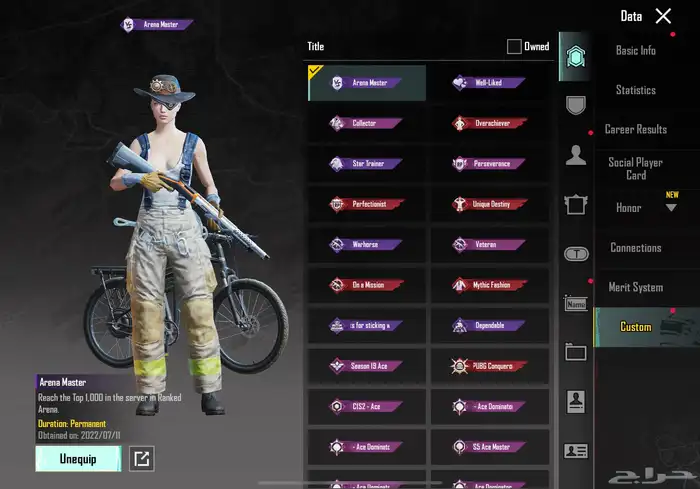Show the Connections section
The width and height of the screenshot is (700, 489).
click(x=636, y=248)
